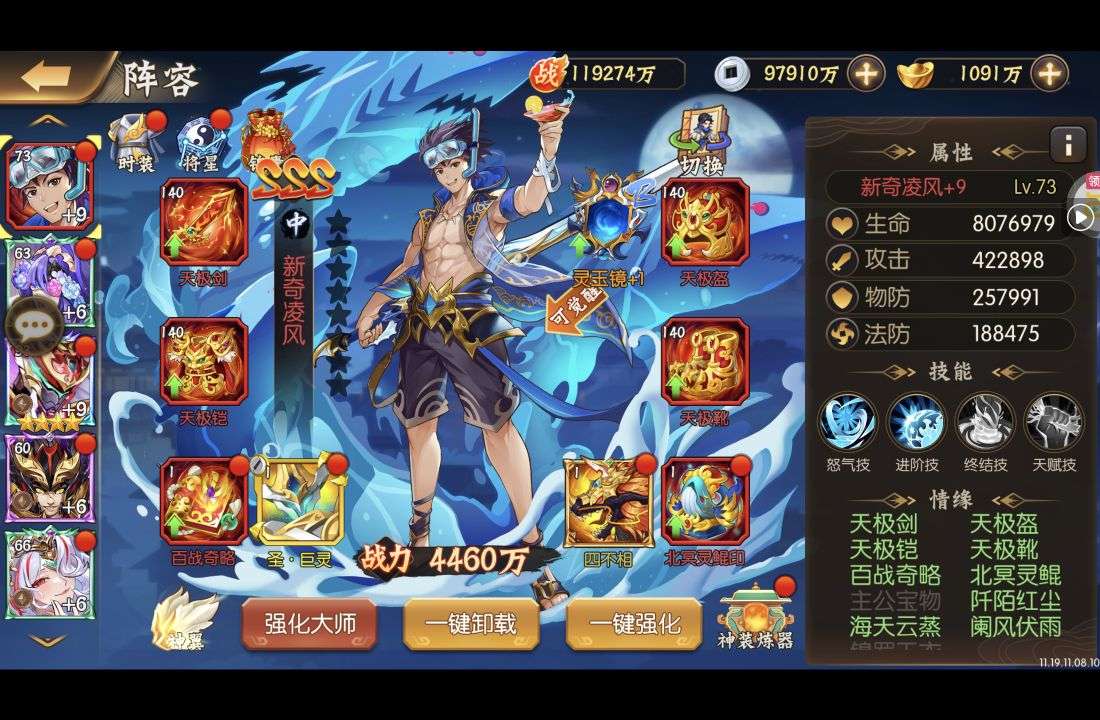The height and width of the screenshot is (720, 1100).
Task: Go back using the arrow button
Action: (x=47, y=78)
